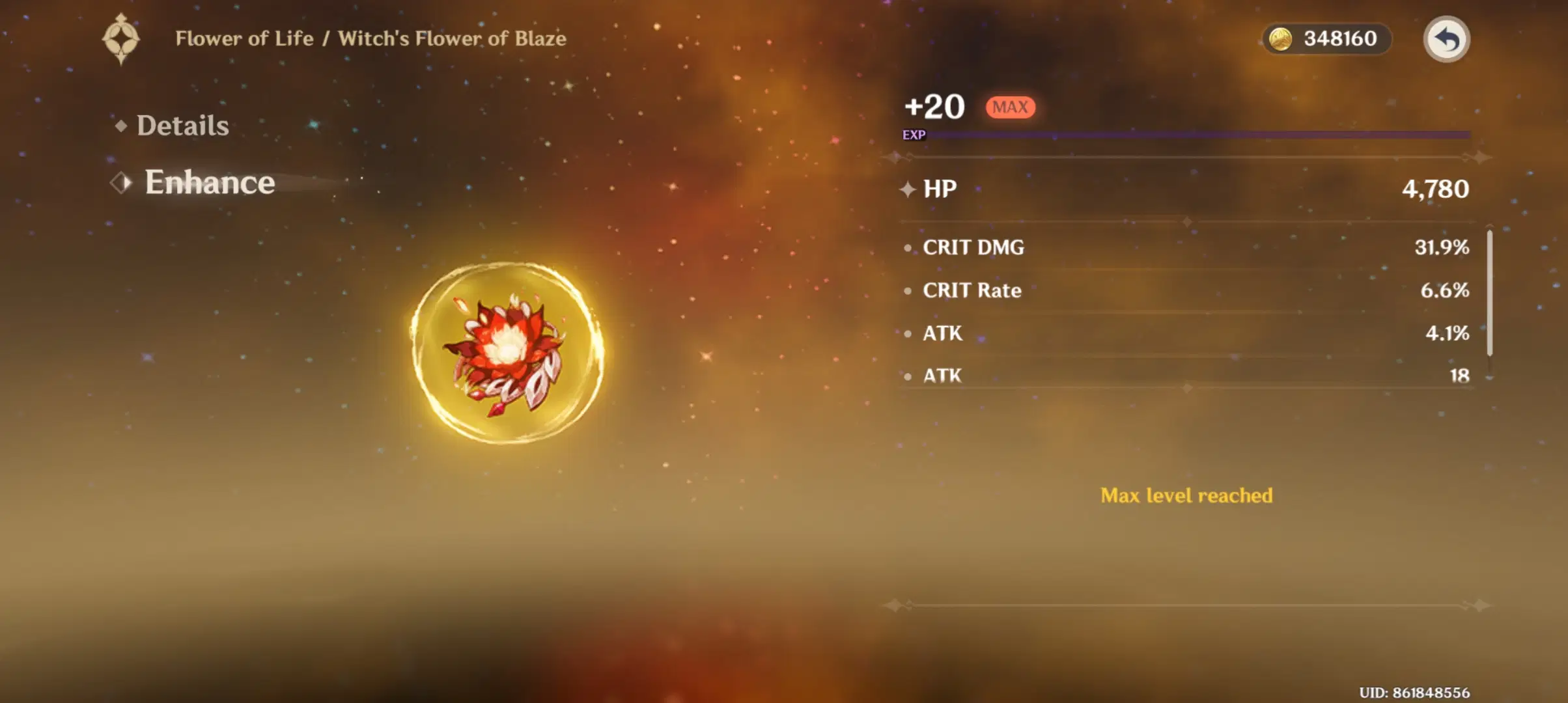
Task: Click the back arrow icon
Action: point(1448,39)
